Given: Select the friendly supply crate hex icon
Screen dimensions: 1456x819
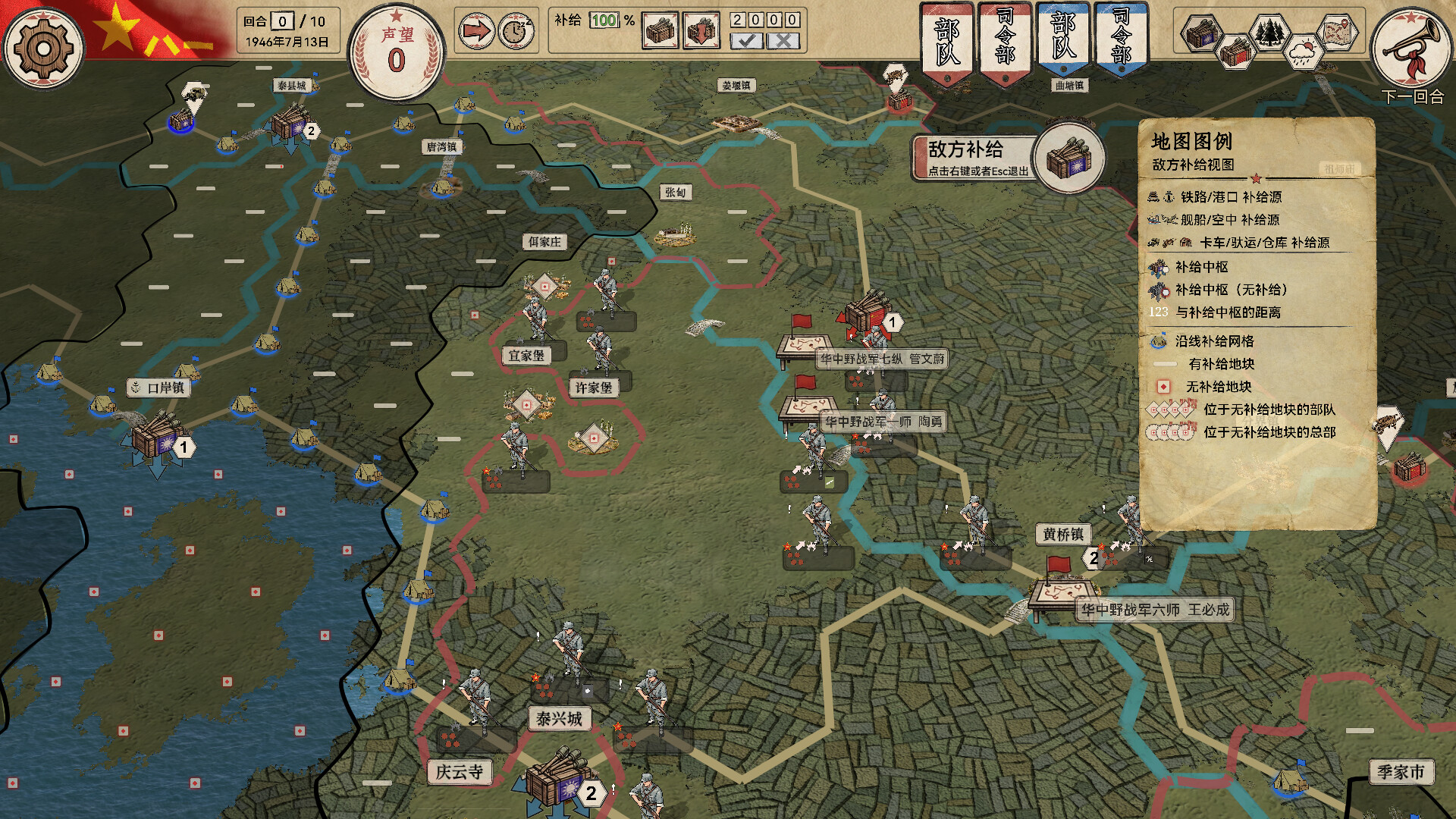Looking at the screenshot, I should [1235, 53].
